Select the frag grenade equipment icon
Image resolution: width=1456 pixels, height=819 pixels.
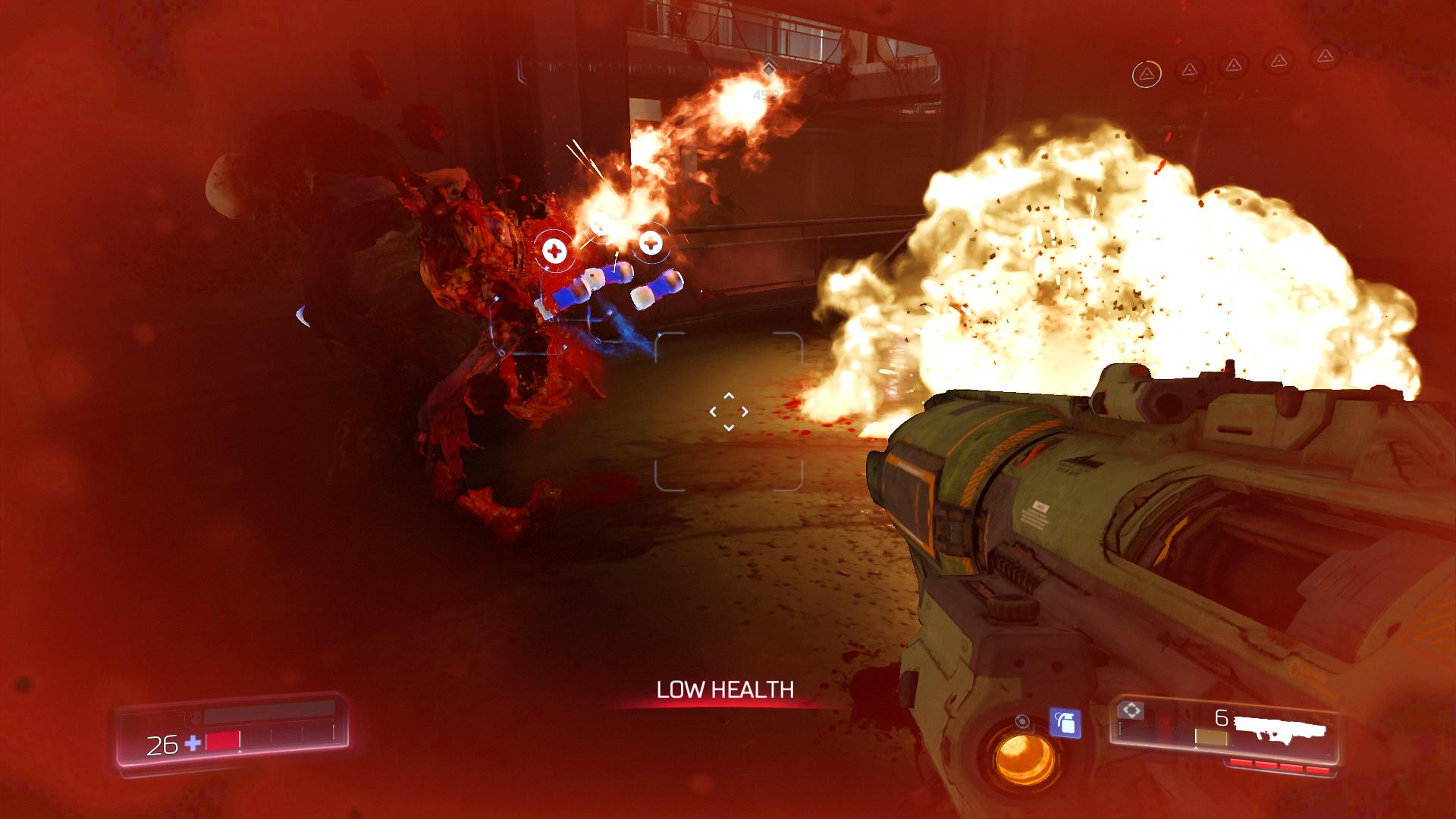(1065, 723)
